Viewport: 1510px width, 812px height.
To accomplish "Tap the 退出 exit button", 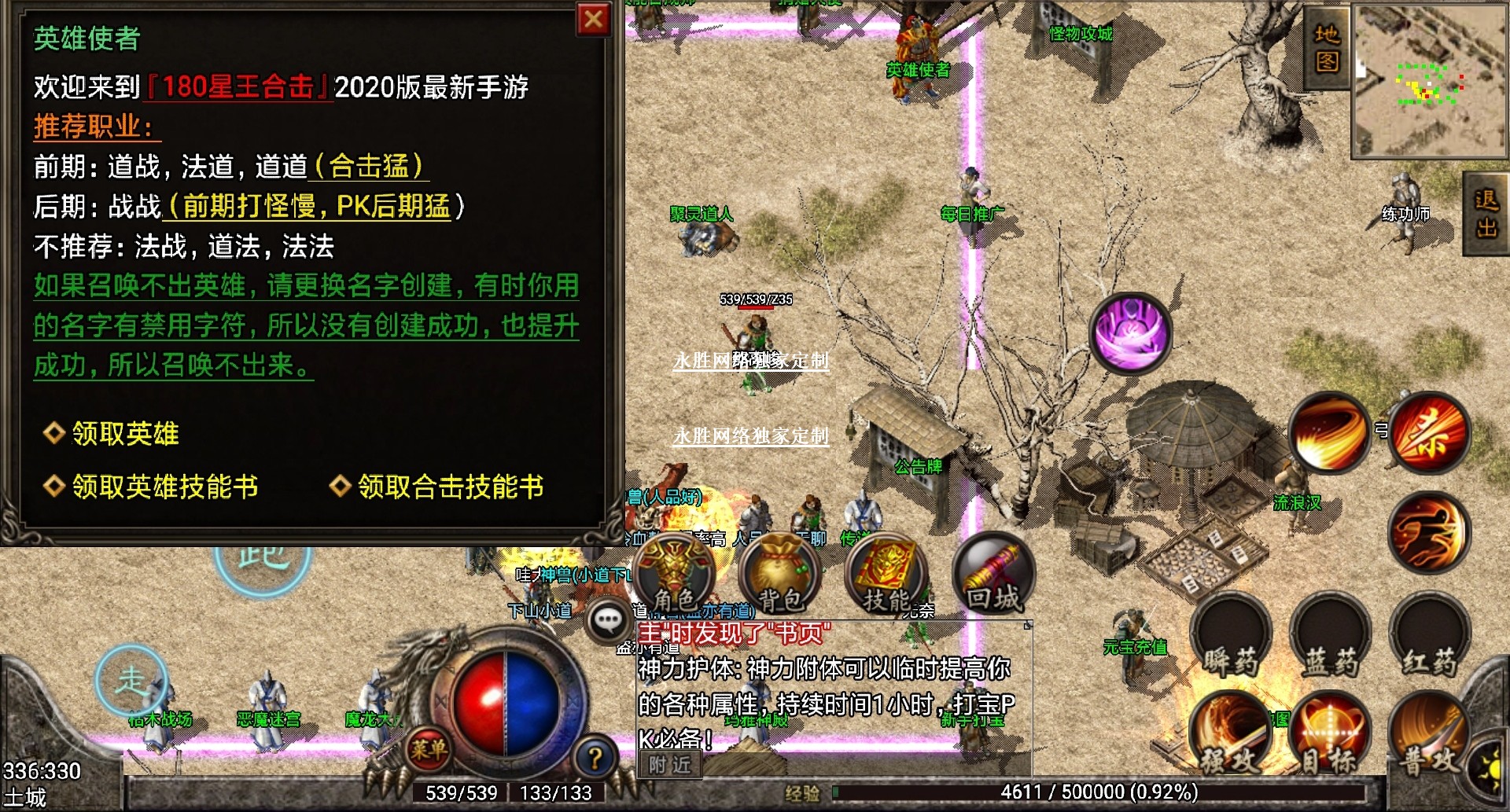I will pos(1486,213).
